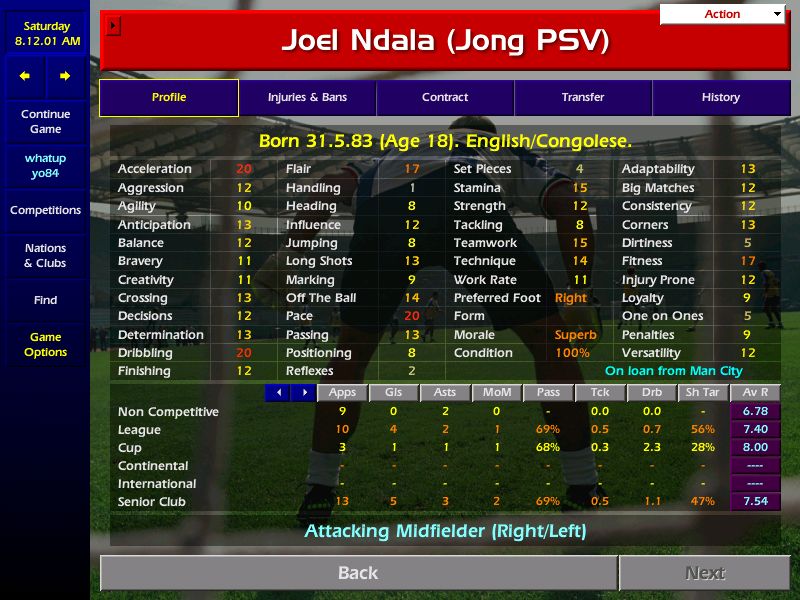
Task: Click the small red arrow beside the title
Action: click(x=113, y=26)
